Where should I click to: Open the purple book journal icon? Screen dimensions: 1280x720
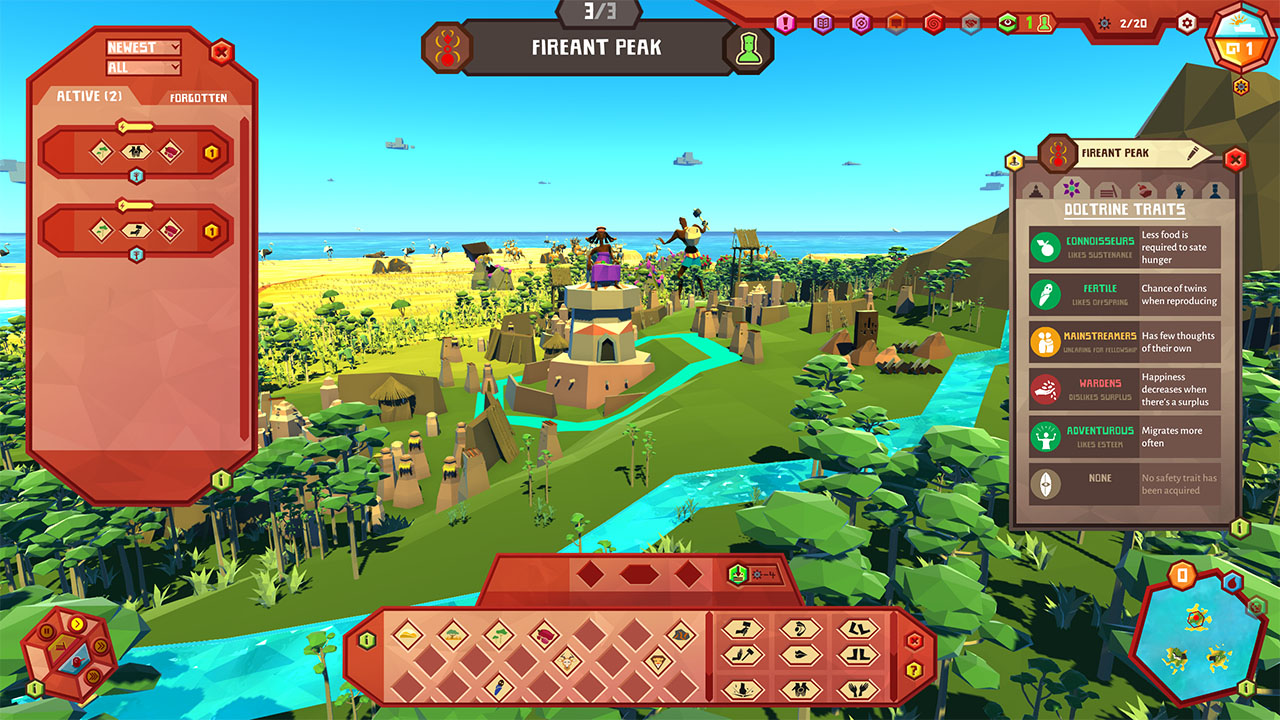822,22
